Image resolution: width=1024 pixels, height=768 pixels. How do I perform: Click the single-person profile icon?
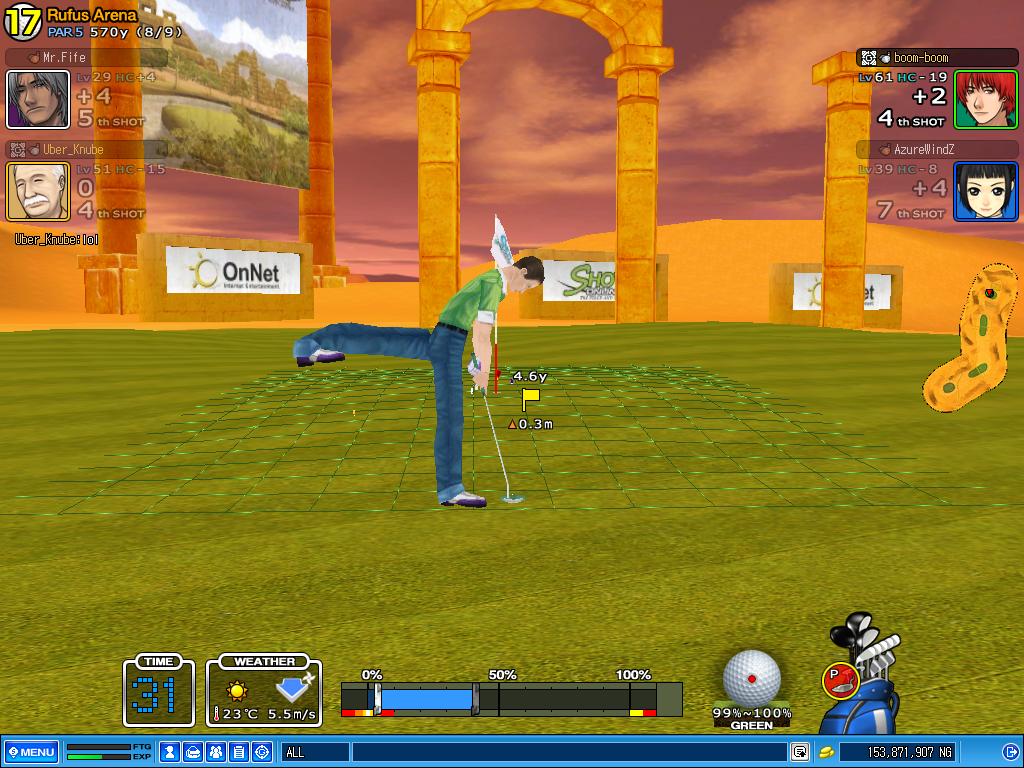pos(171,752)
